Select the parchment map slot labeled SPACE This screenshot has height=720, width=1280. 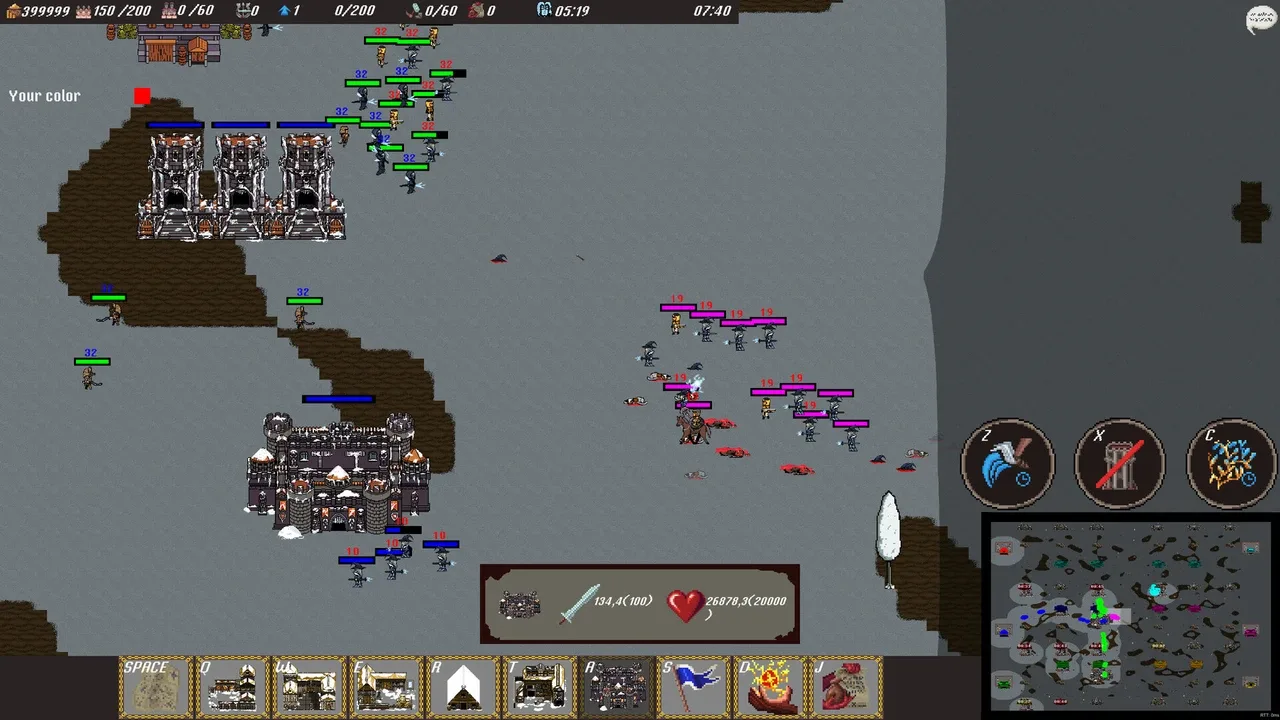click(155, 687)
